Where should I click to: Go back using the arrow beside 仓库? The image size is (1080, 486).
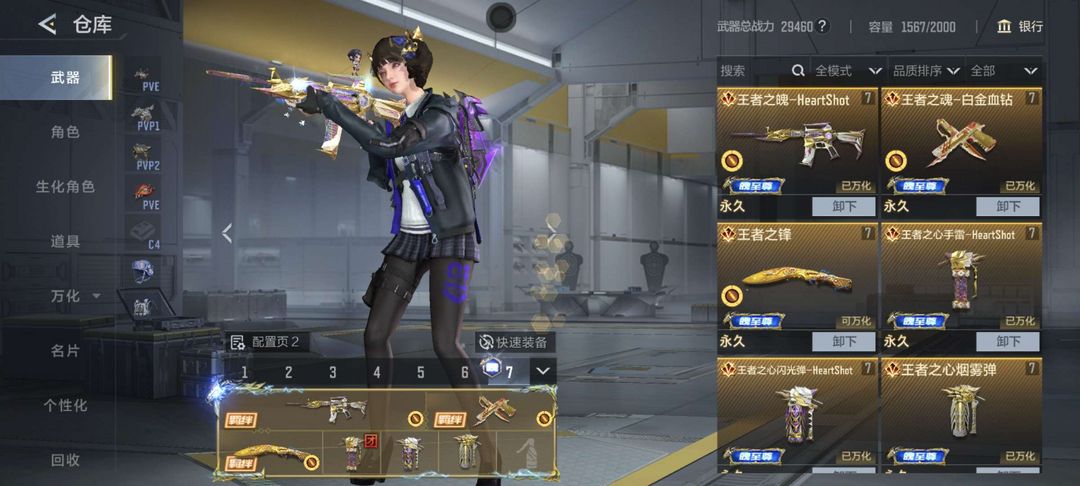tap(46, 25)
